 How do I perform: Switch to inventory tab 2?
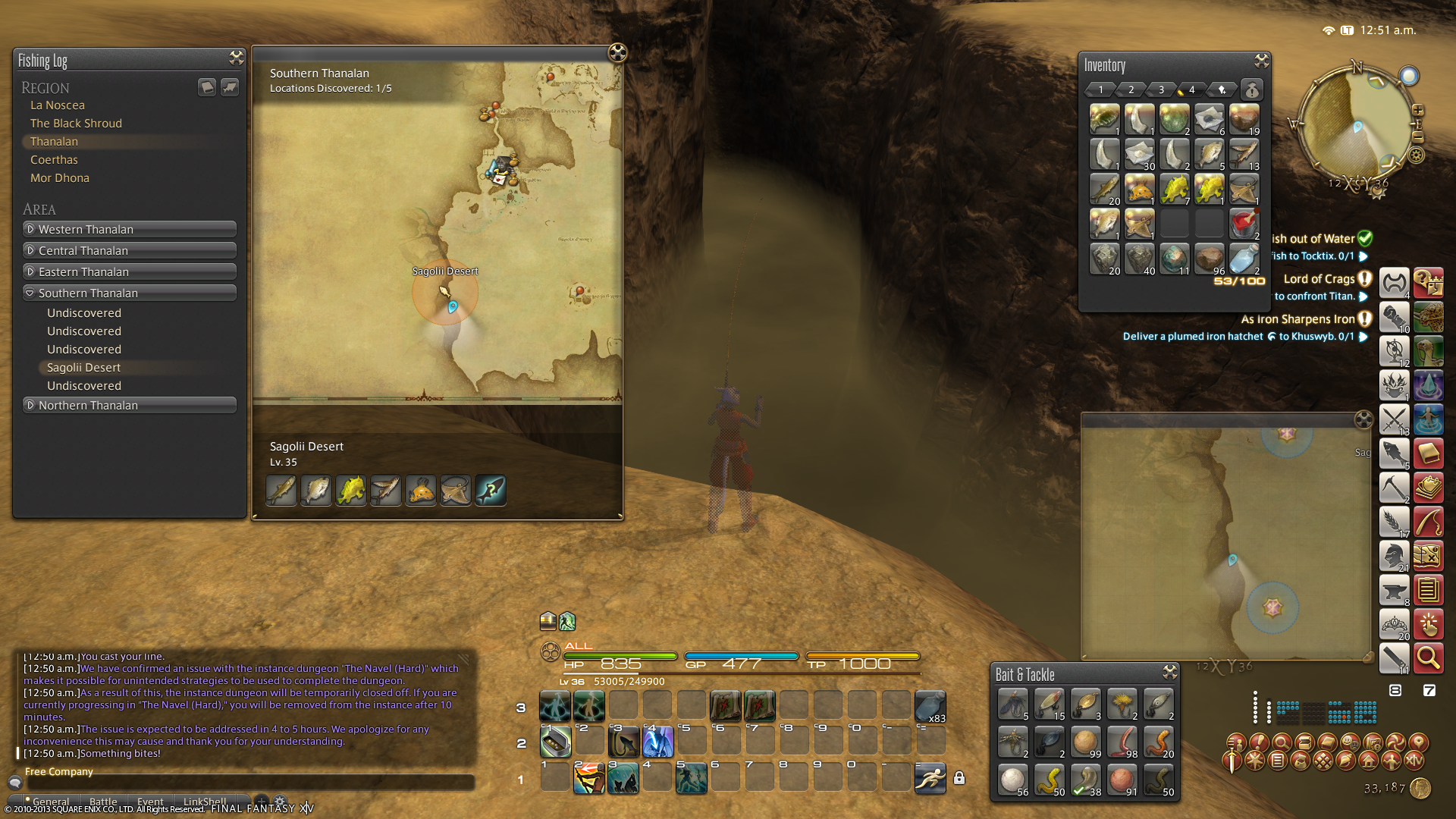1131,89
